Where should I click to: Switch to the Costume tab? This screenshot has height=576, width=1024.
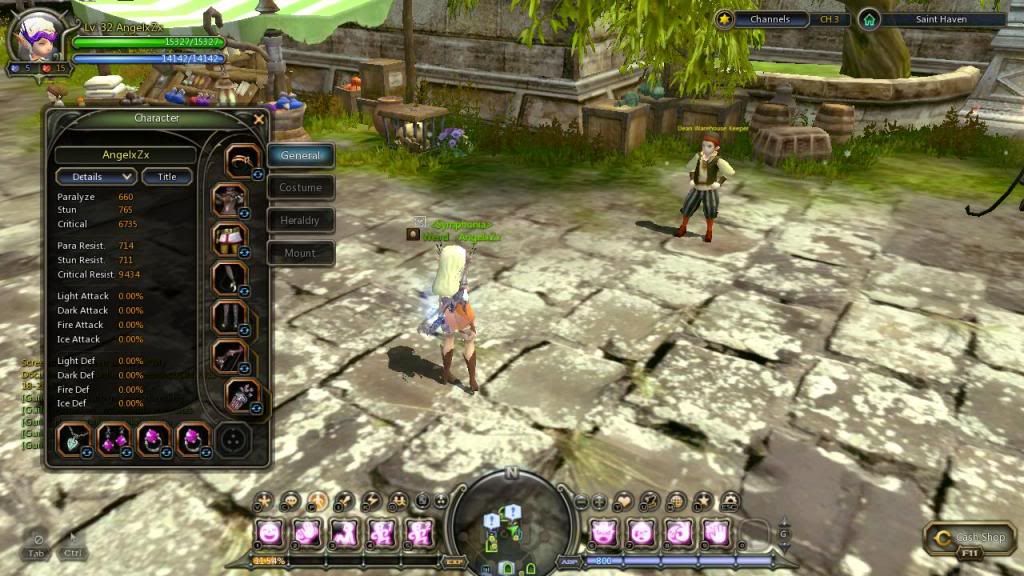300,187
